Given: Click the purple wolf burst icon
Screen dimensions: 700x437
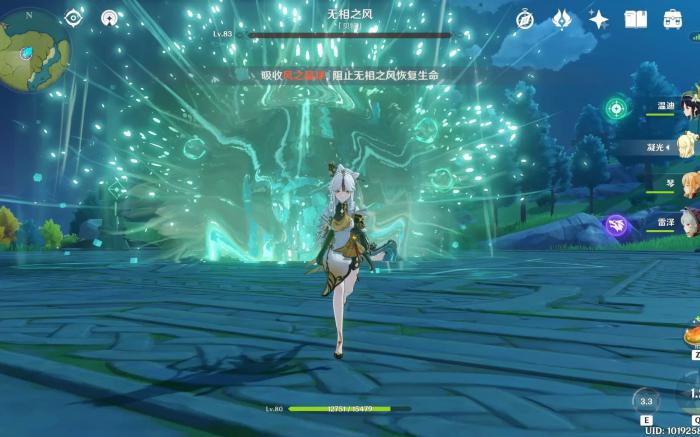Looking at the screenshot, I should (618, 226).
